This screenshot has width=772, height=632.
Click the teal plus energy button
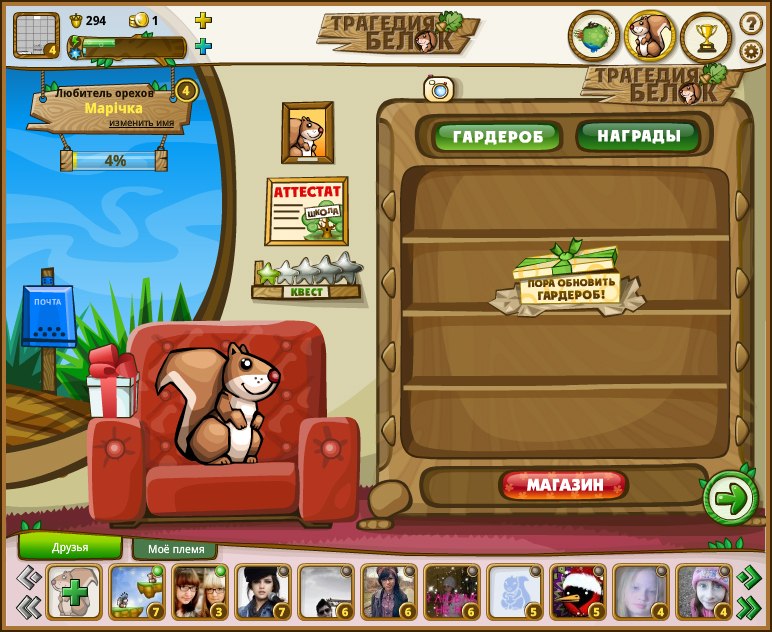click(203, 46)
